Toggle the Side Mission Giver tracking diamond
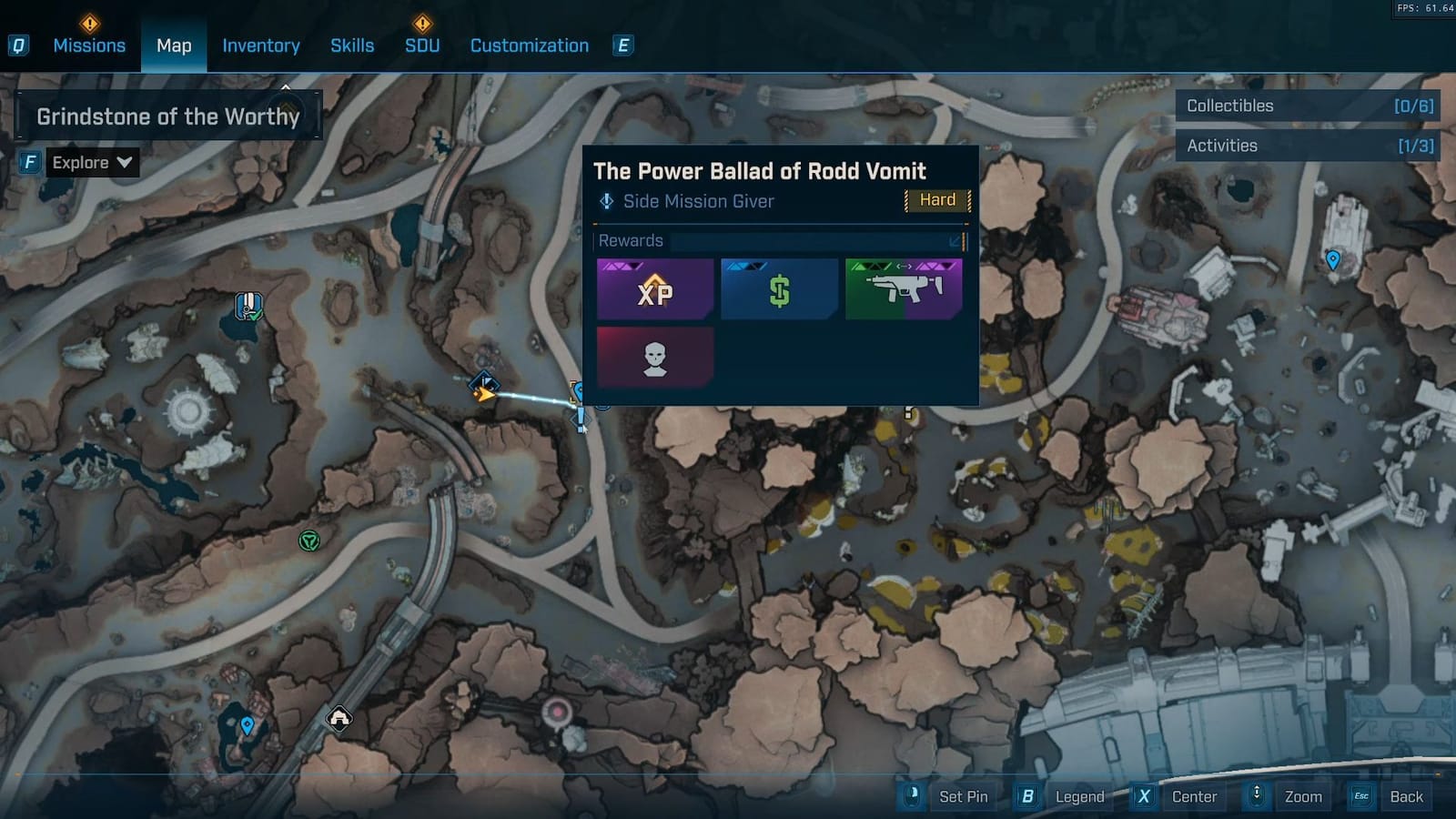 point(605,201)
